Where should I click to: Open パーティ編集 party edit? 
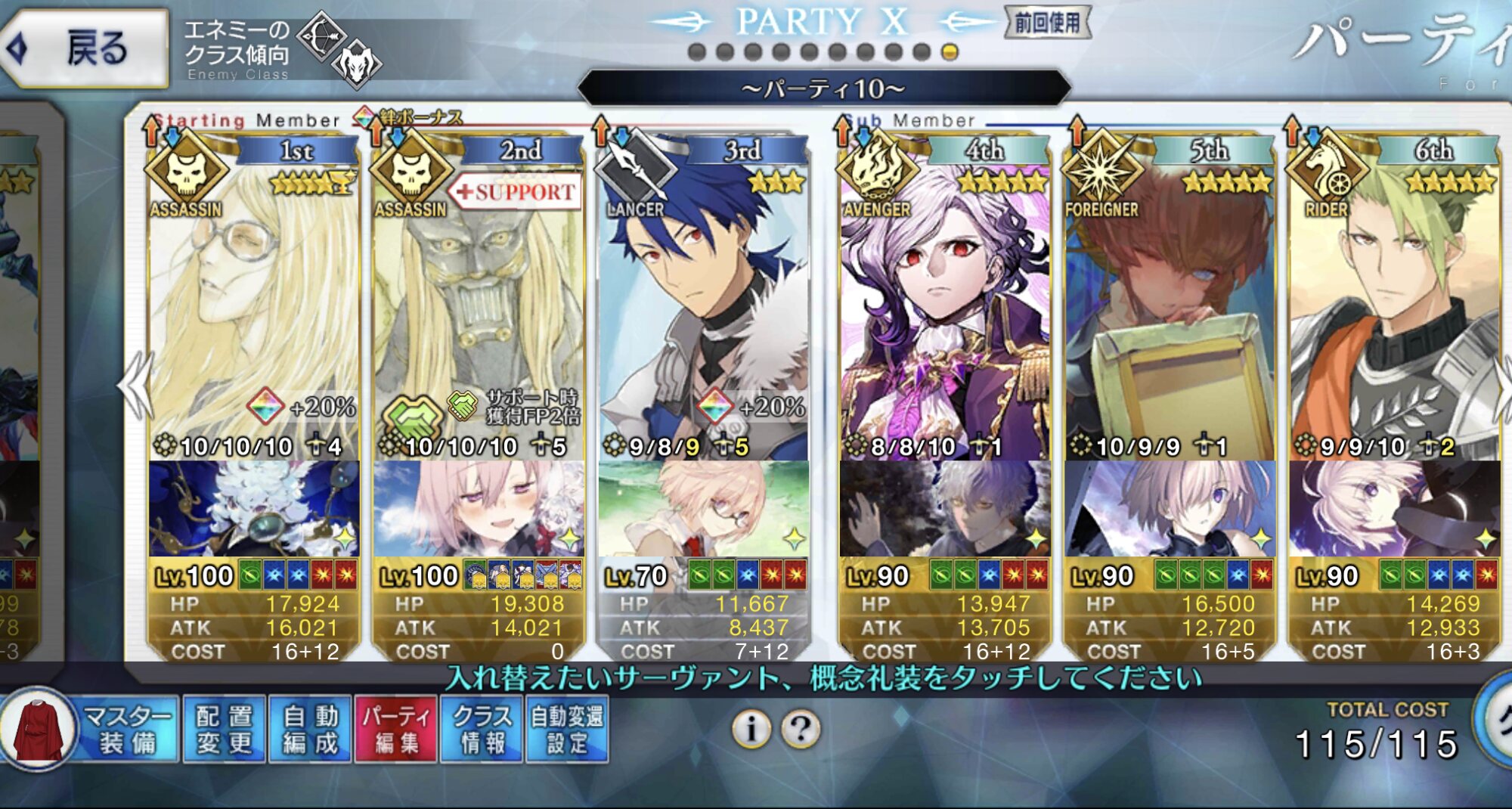pos(396,730)
